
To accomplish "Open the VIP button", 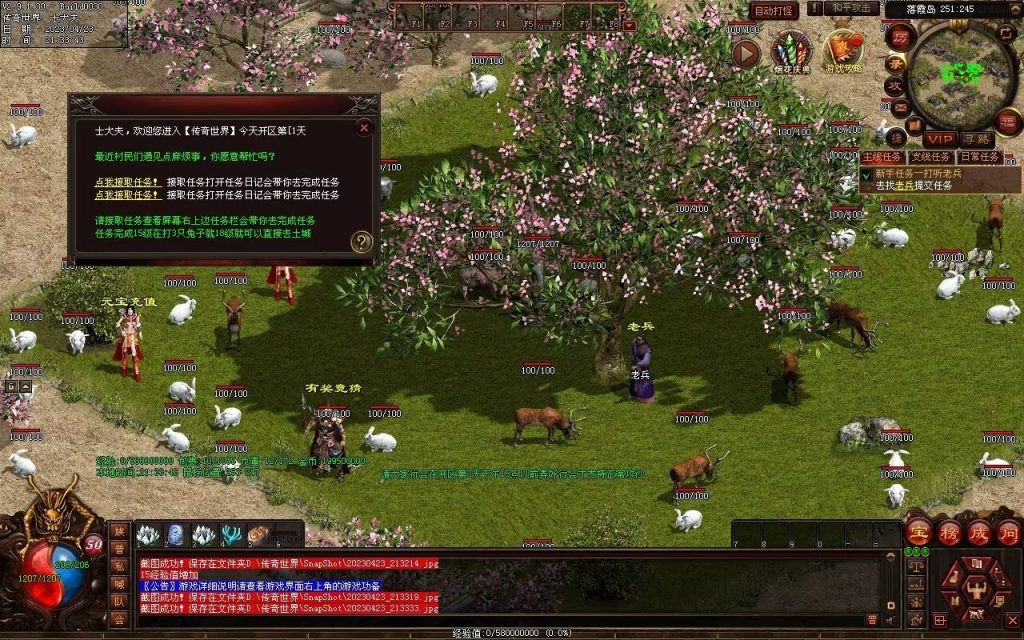I will click(x=939, y=139).
